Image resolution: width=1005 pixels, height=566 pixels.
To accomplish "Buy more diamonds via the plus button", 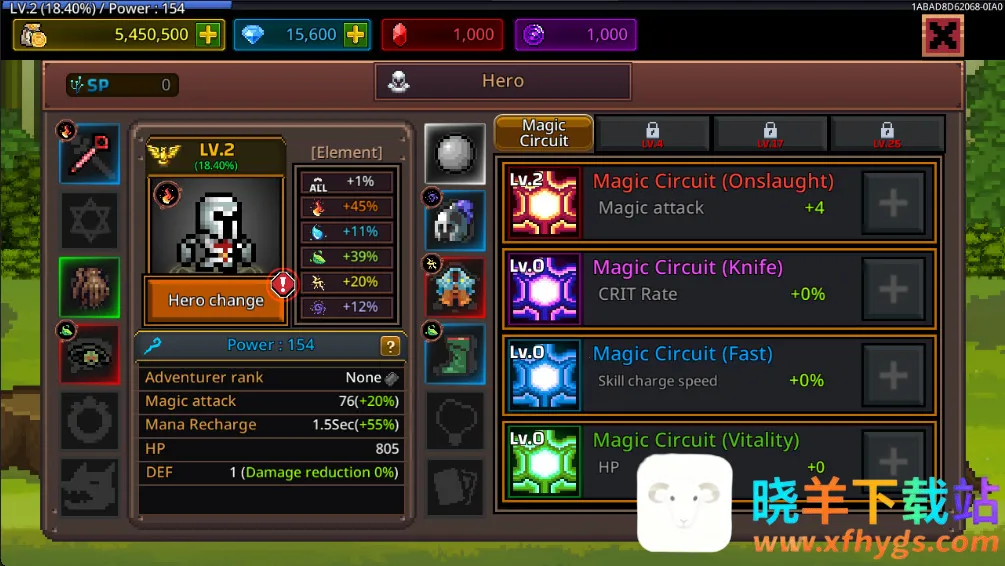I will pyautogui.click(x=355, y=35).
